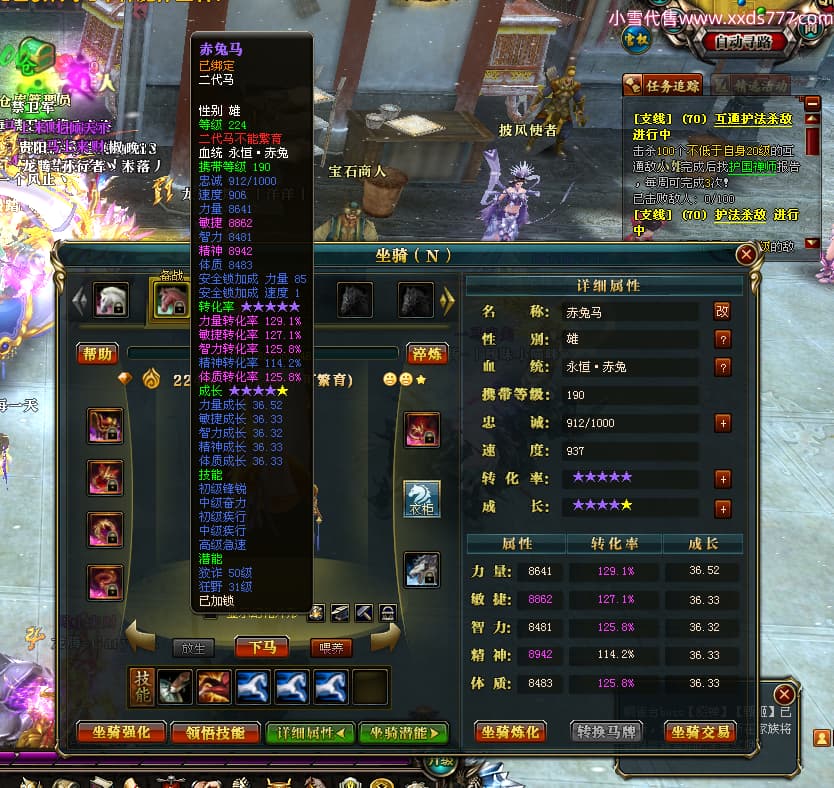Click the 淬炼 tempering button
Viewport: 834px width, 788px height.
[427, 354]
